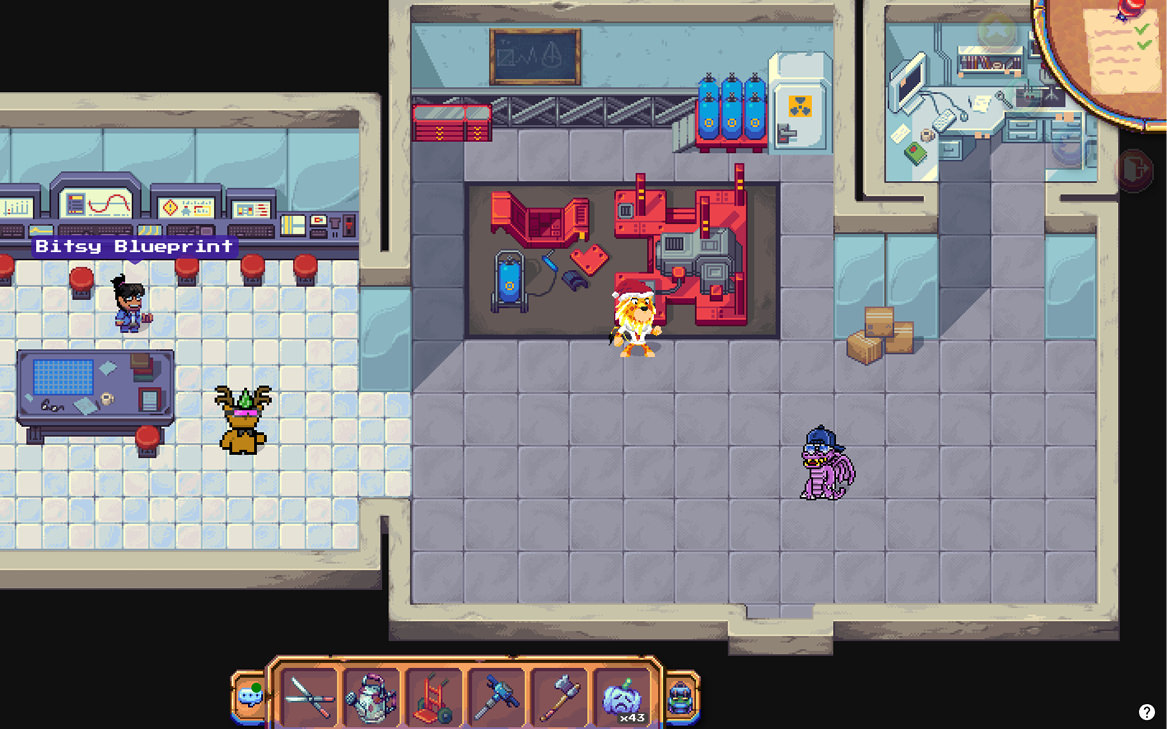Select the blue hammer tool slot
1167x729 pixels.
[x=496, y=696]
